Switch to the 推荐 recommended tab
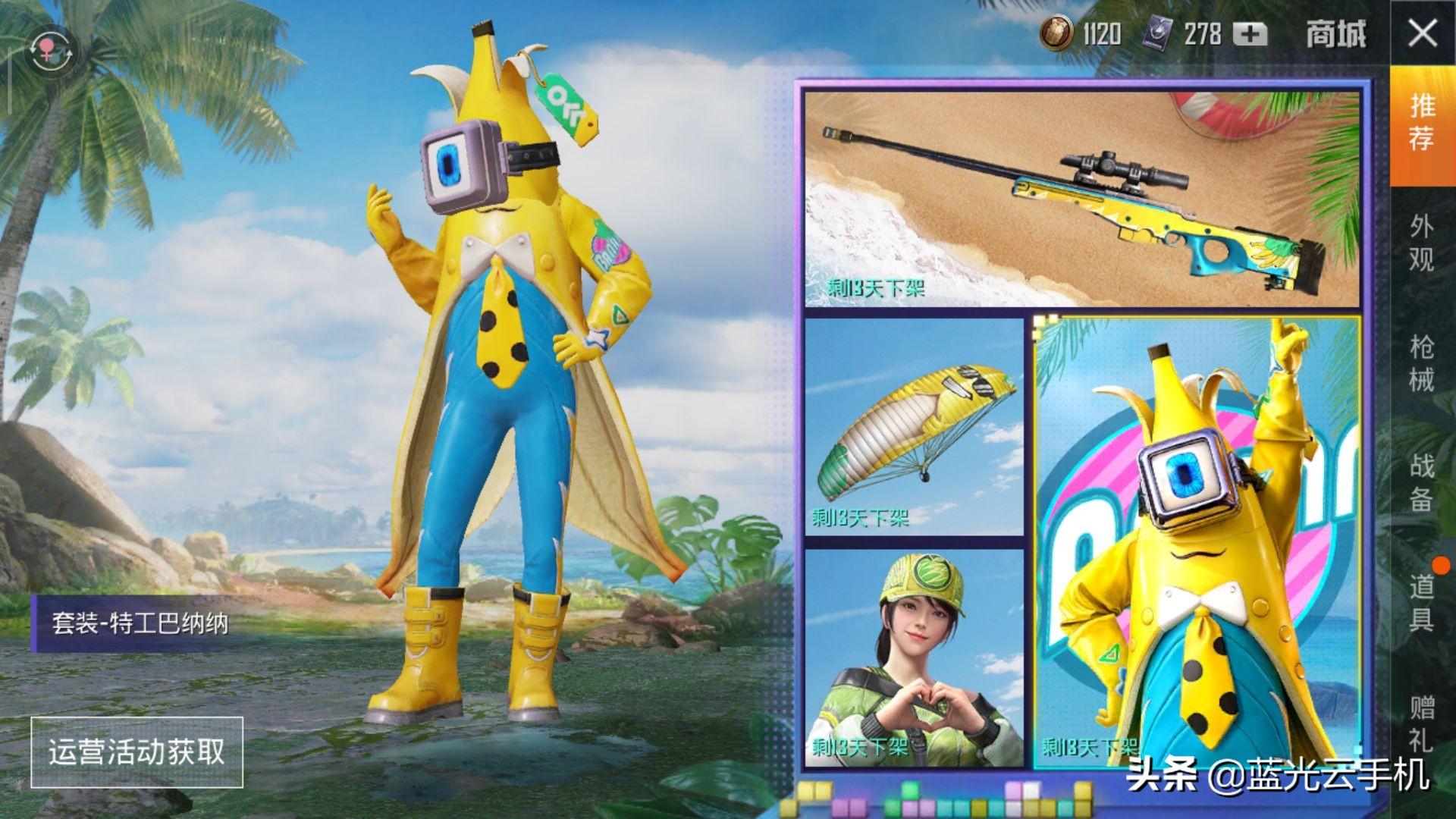The height and width of the screenshot is (819, 1456). pyautogui.click(x=1422, y=123)
